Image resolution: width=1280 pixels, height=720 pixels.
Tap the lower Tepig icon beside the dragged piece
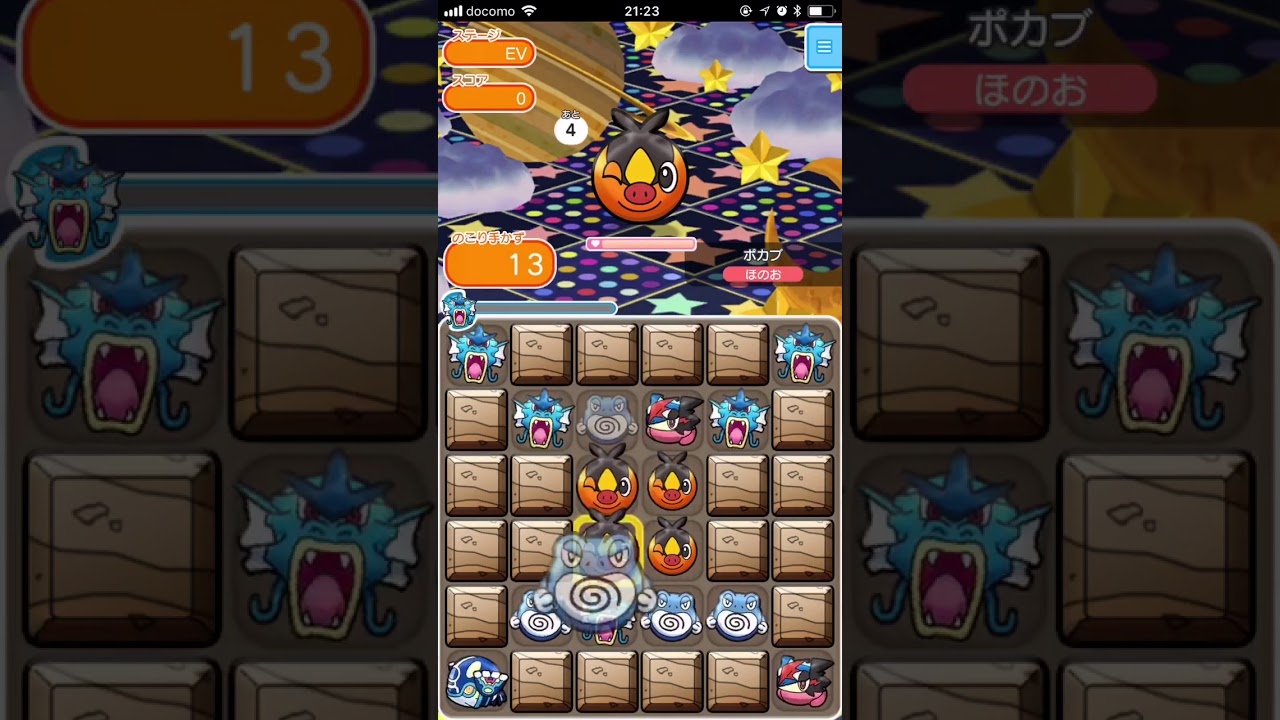pos(672,551)
